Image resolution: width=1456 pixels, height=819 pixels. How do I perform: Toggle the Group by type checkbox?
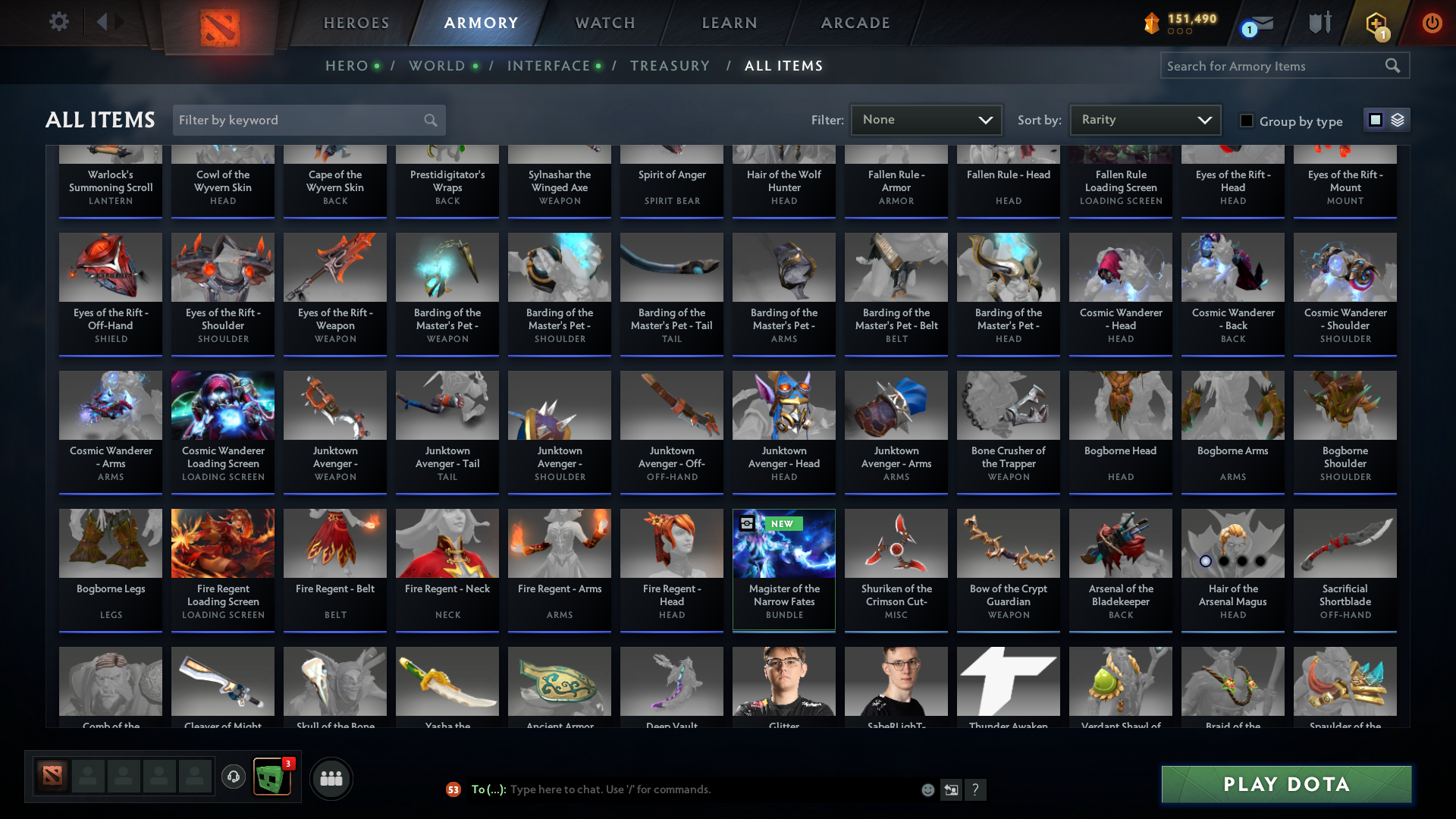pos(1246,120)
